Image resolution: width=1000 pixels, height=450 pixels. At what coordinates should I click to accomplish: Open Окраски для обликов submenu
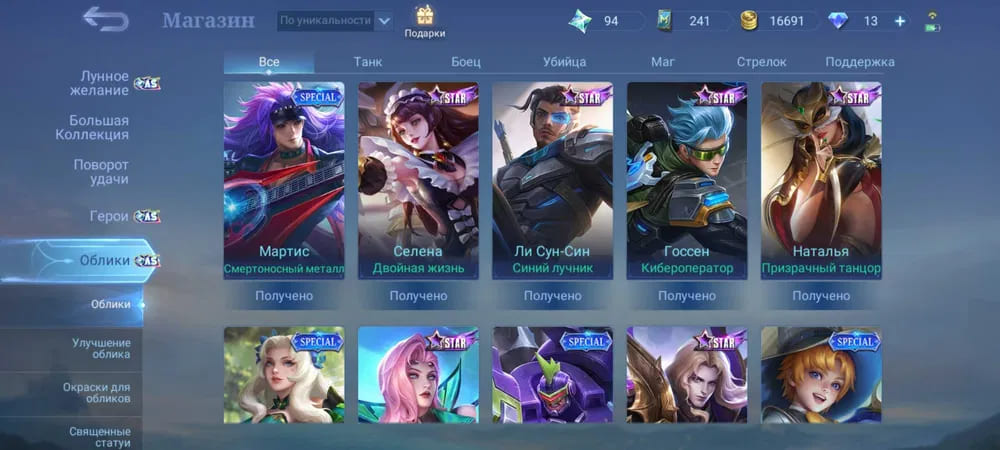101,392
